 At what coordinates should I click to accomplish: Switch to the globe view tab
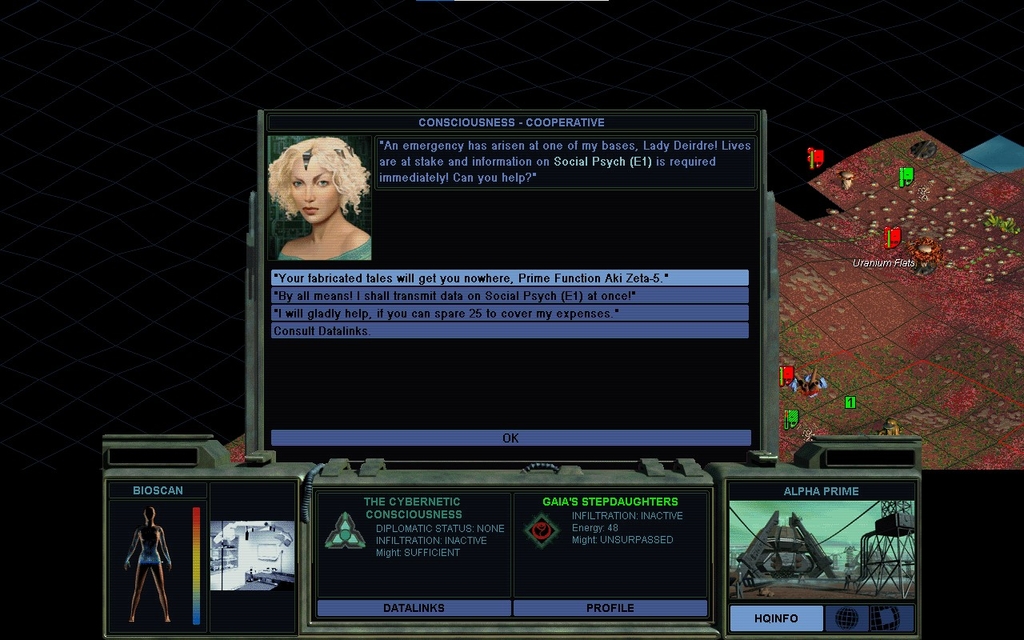pyautogui.click(x=846, y=618)
